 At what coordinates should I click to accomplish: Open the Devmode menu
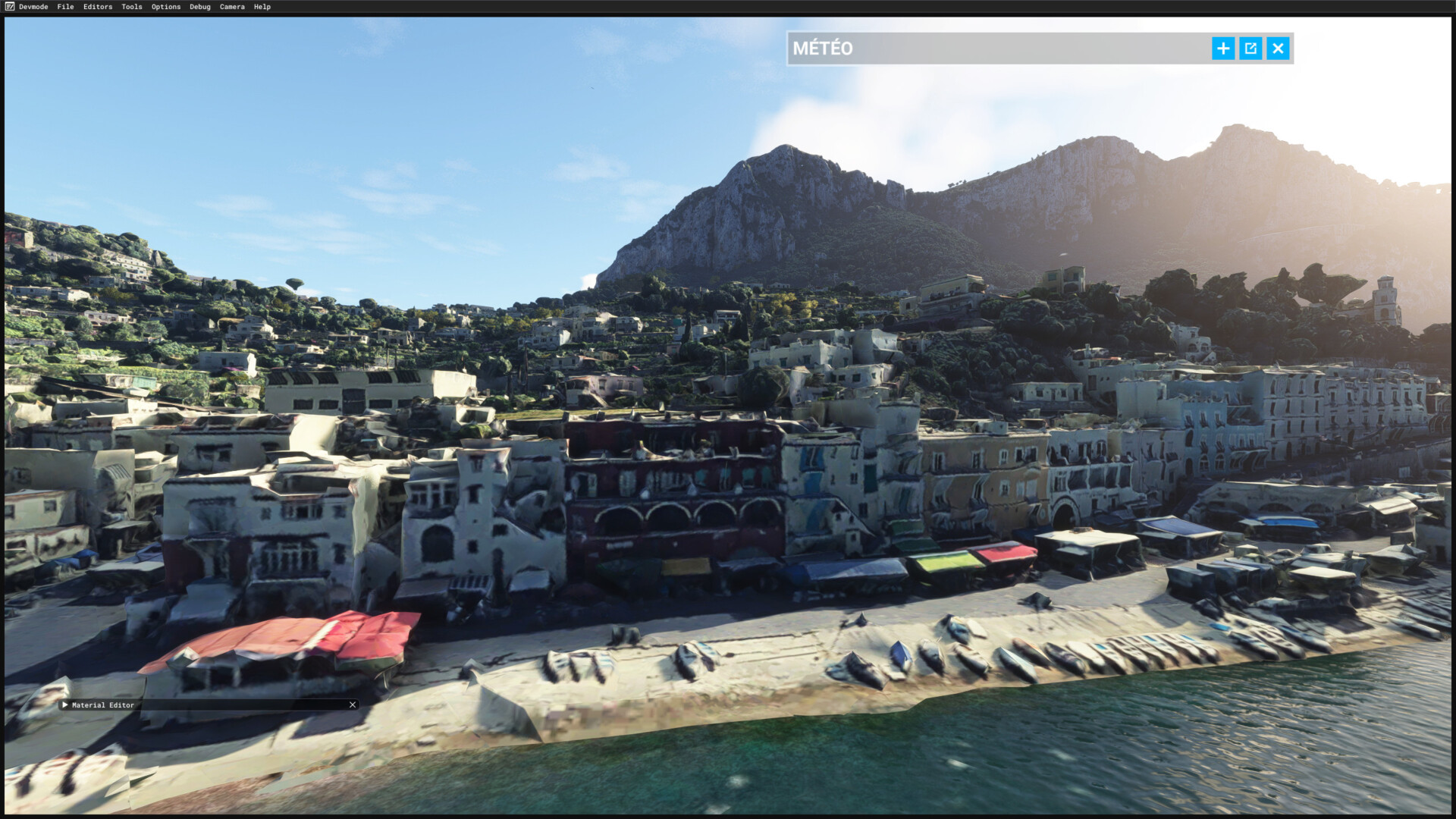(33, 7)
